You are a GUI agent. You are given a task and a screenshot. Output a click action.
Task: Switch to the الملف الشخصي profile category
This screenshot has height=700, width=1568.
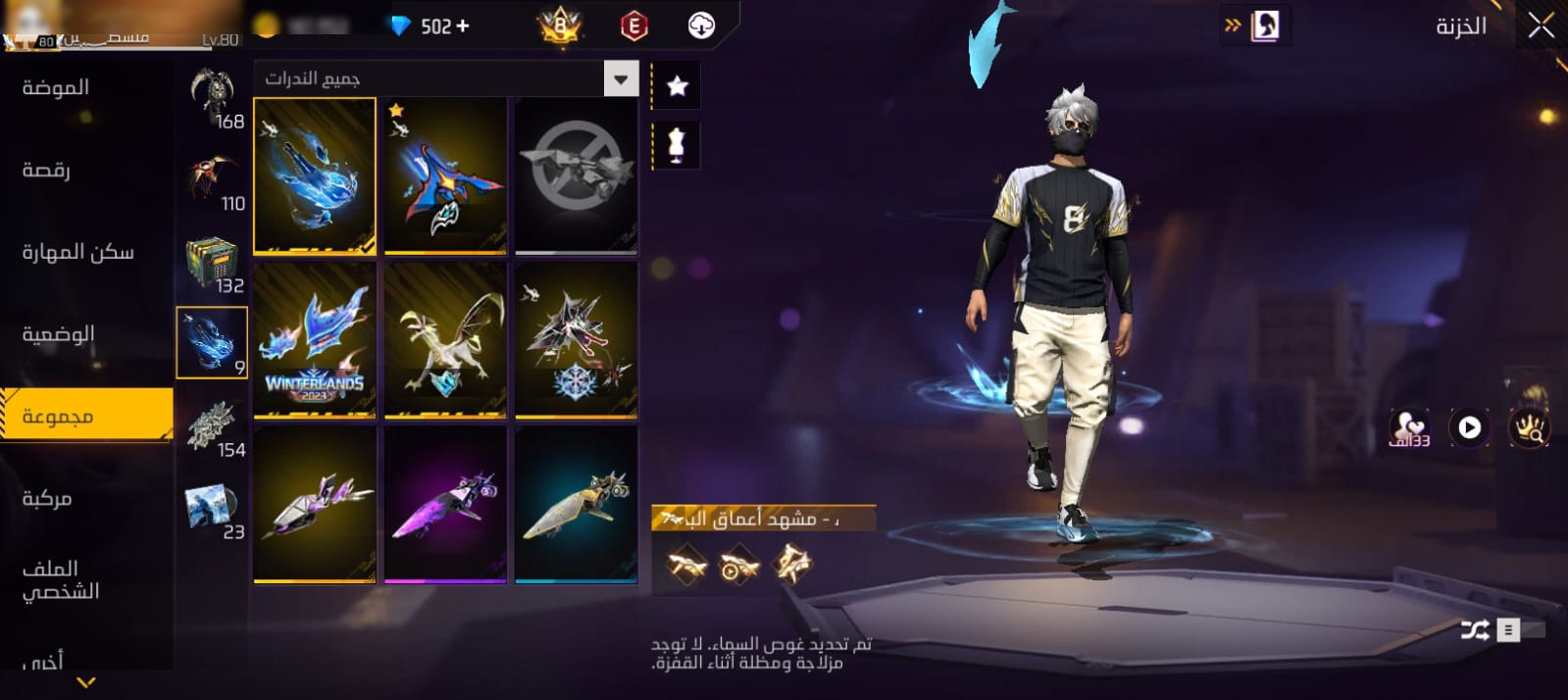pos(61,579)
